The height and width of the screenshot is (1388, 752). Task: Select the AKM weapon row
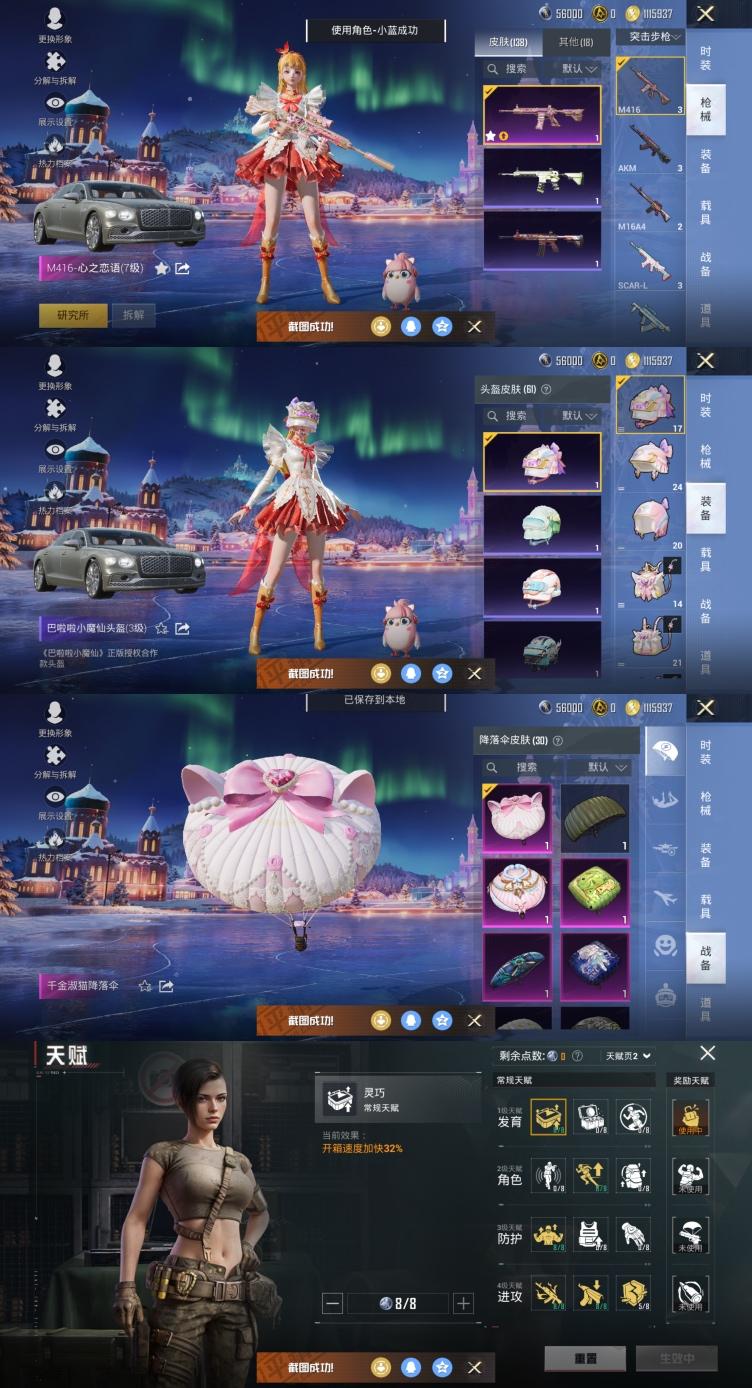(650, 147)
